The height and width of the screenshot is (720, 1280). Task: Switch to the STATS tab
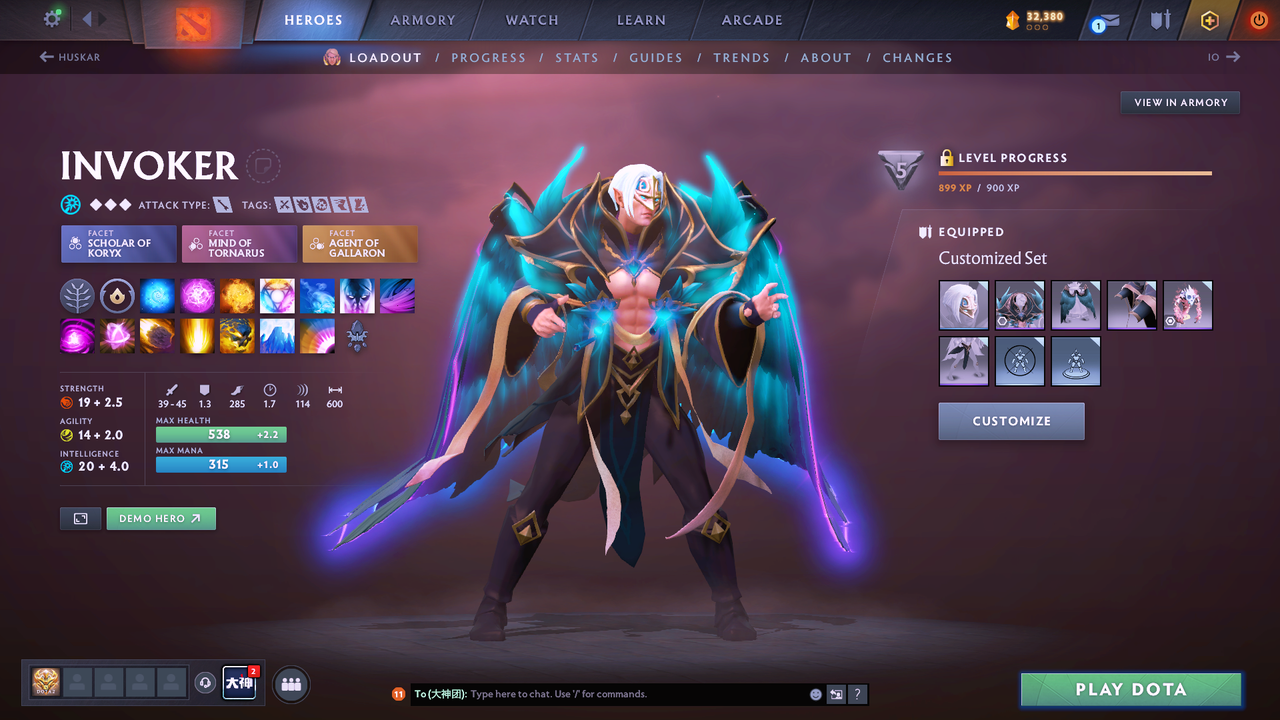[x=577, y=57]
